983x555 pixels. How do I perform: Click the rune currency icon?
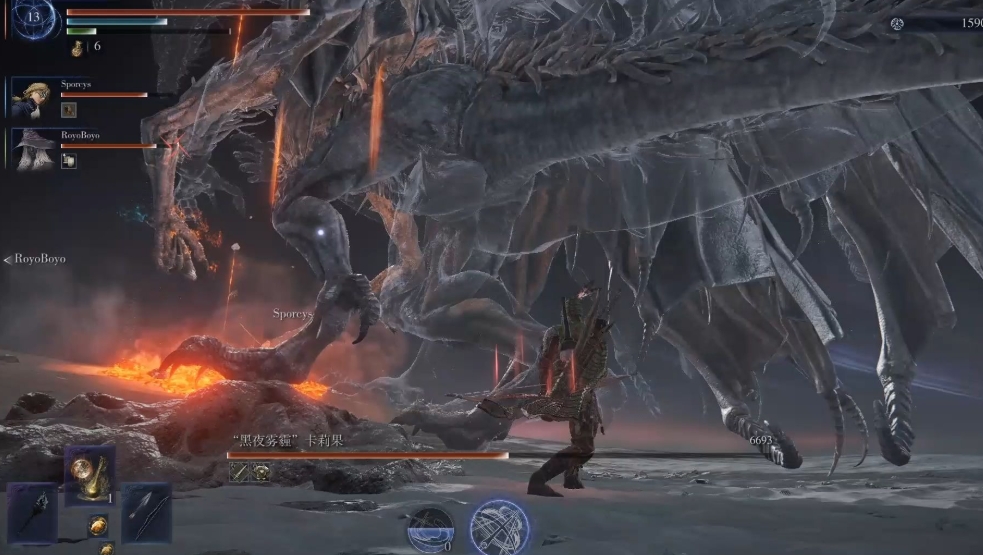click(897, 23)
